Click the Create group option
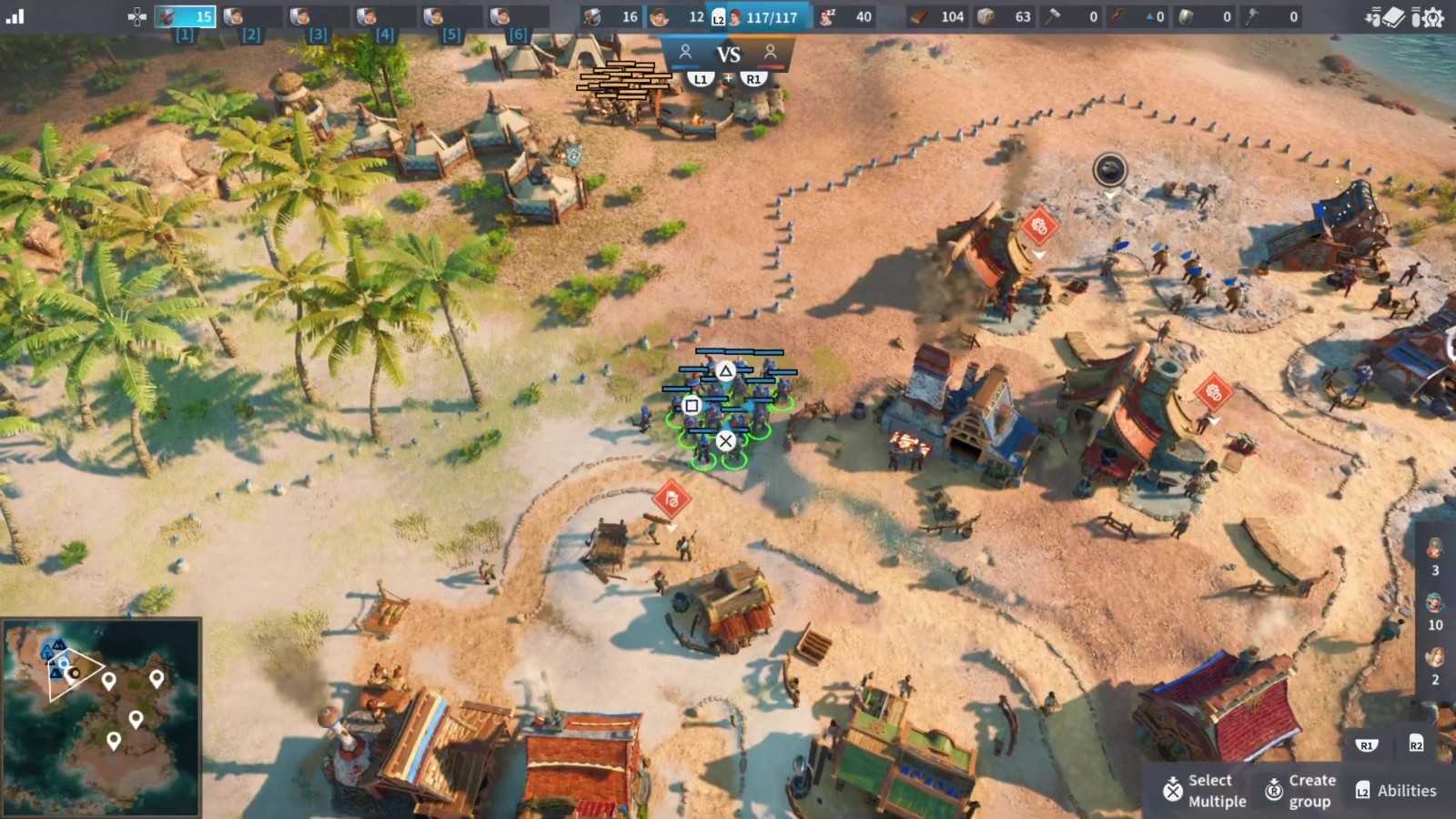The height and width of the screenshot is (819, 1456). [1300, 790]
